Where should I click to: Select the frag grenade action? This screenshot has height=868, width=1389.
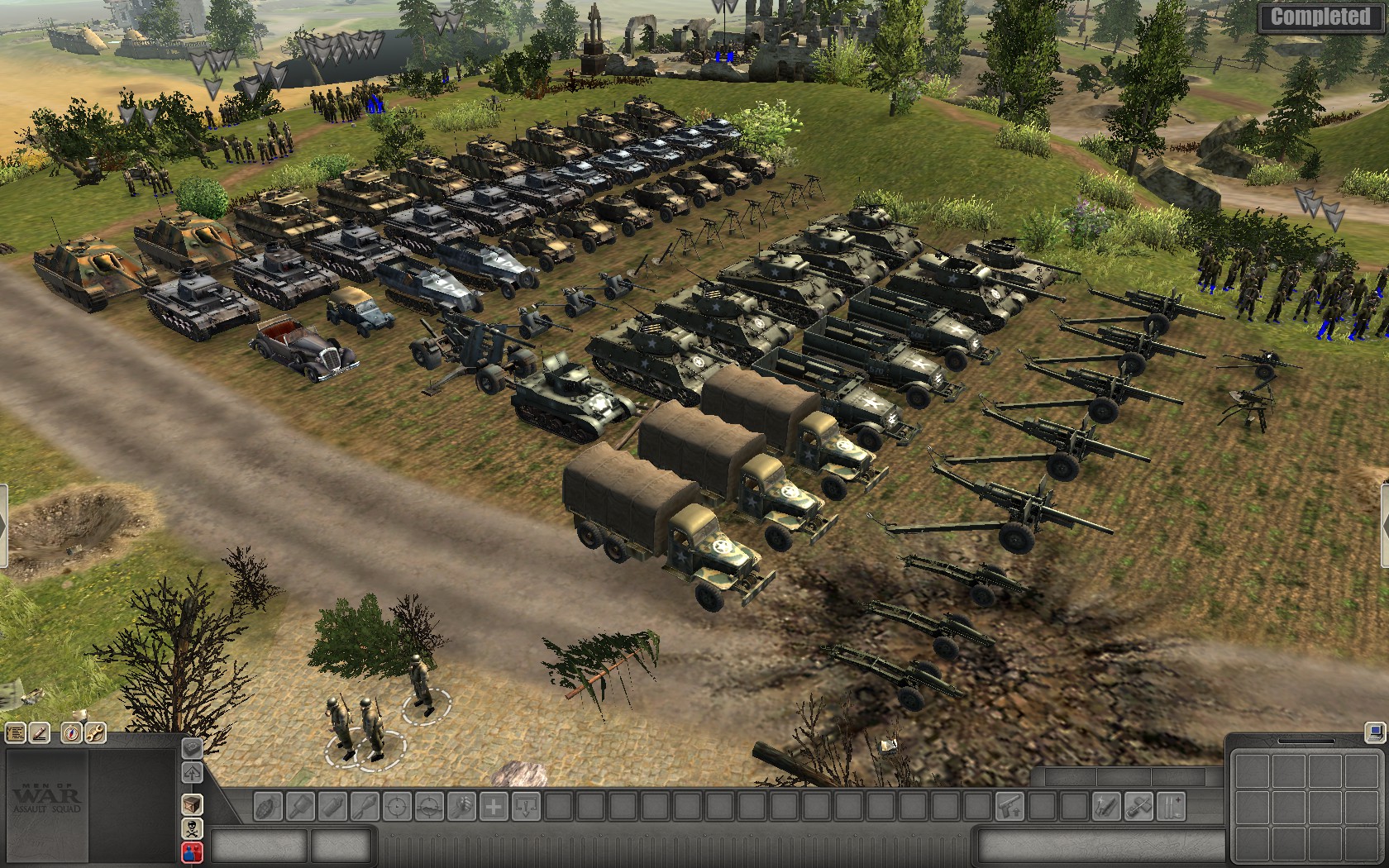(268, 806)
